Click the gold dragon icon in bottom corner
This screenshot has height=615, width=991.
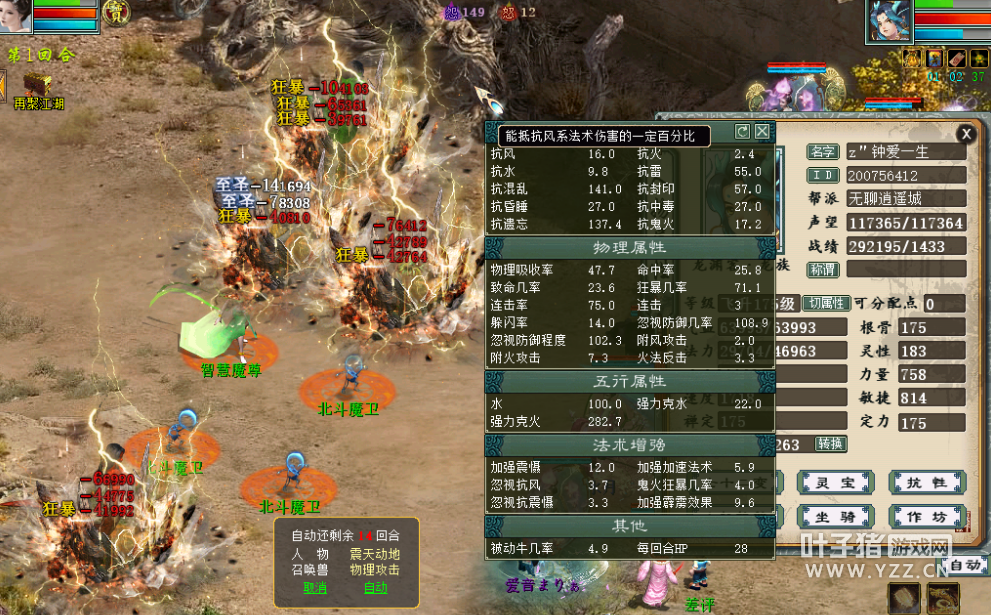click(941, 597)
